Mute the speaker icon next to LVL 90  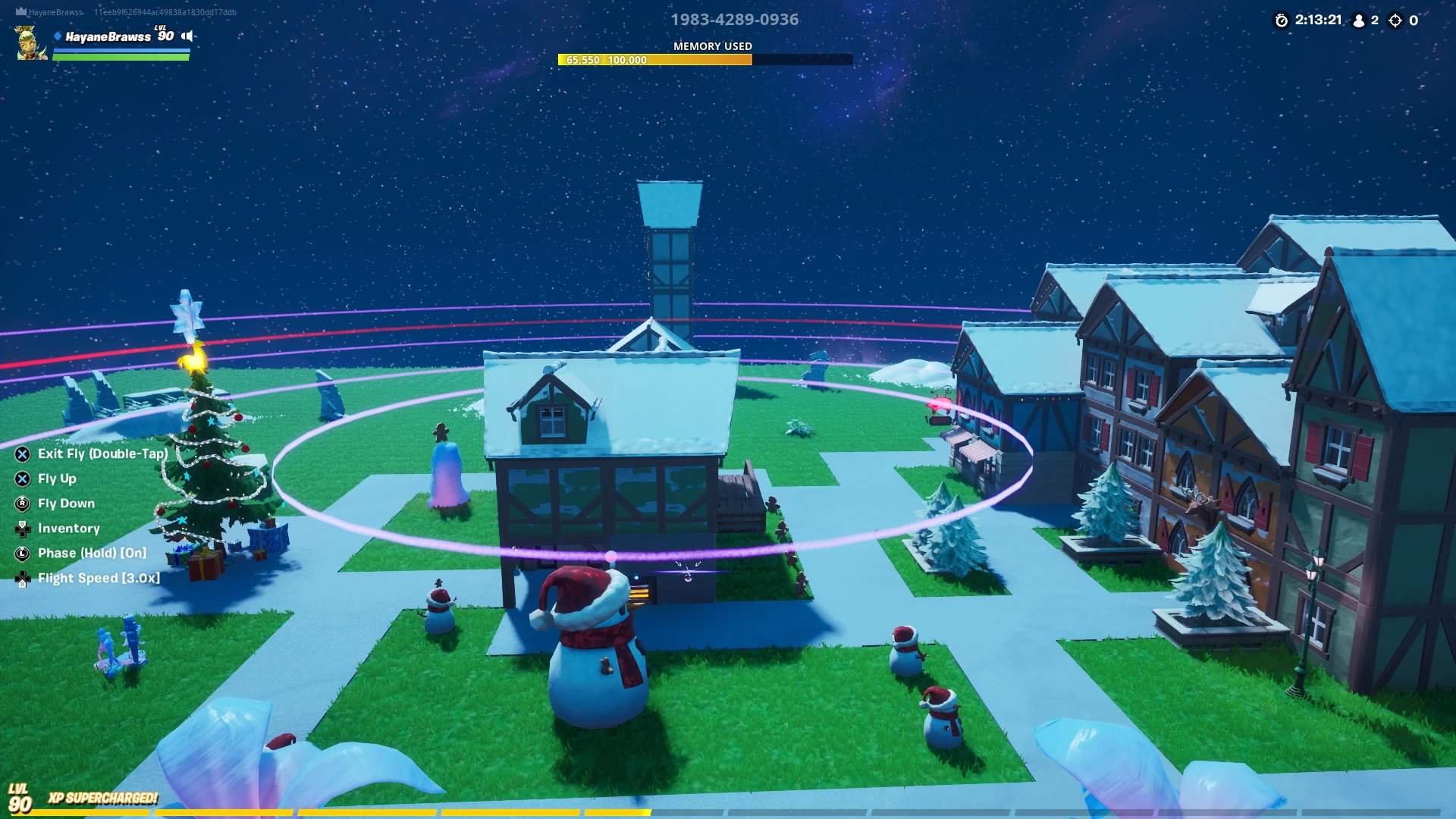[x=187, y=35]
